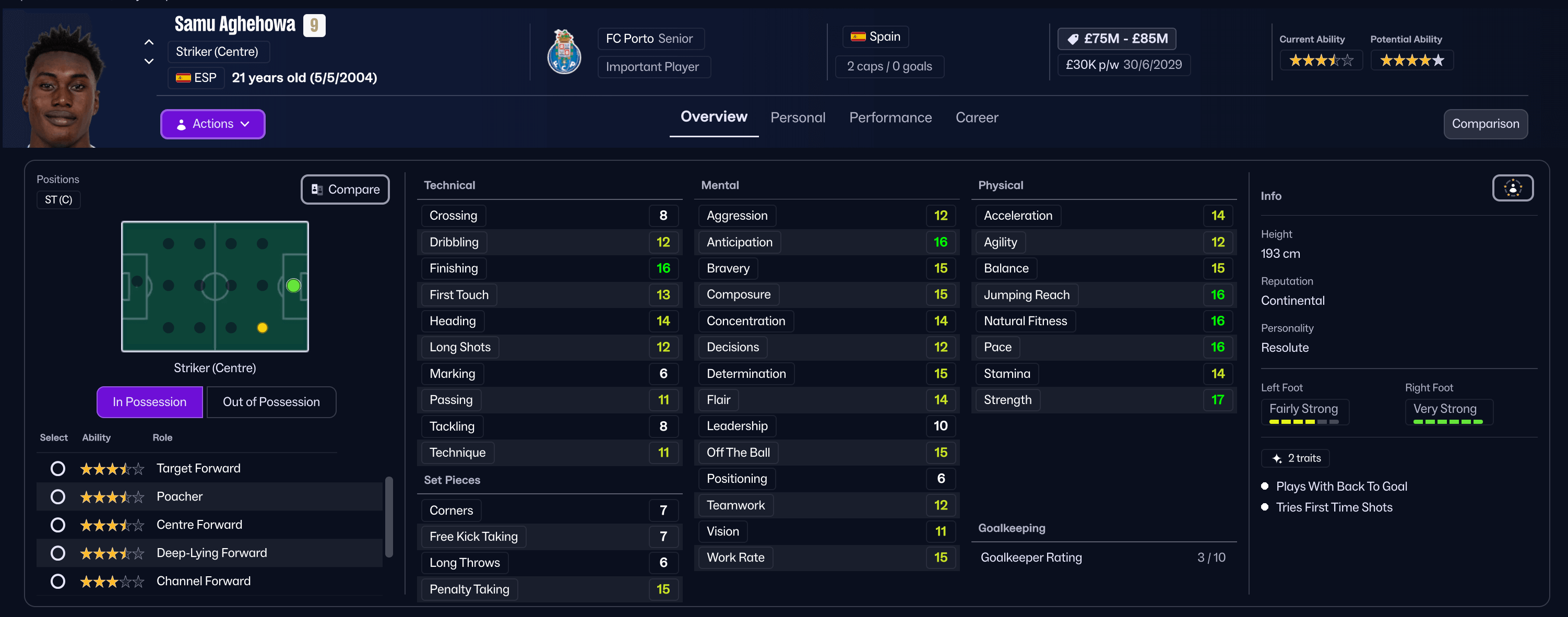This screenshot has width=1568, height=617.
Task: Open the Career tab
Action: [x=977, y=117]
